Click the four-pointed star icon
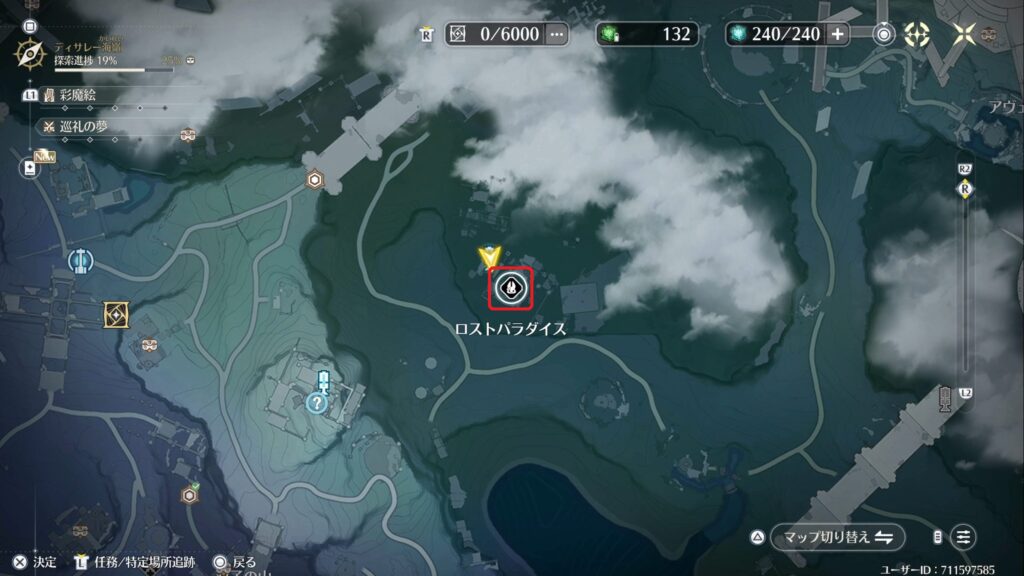 click(964, 34)
